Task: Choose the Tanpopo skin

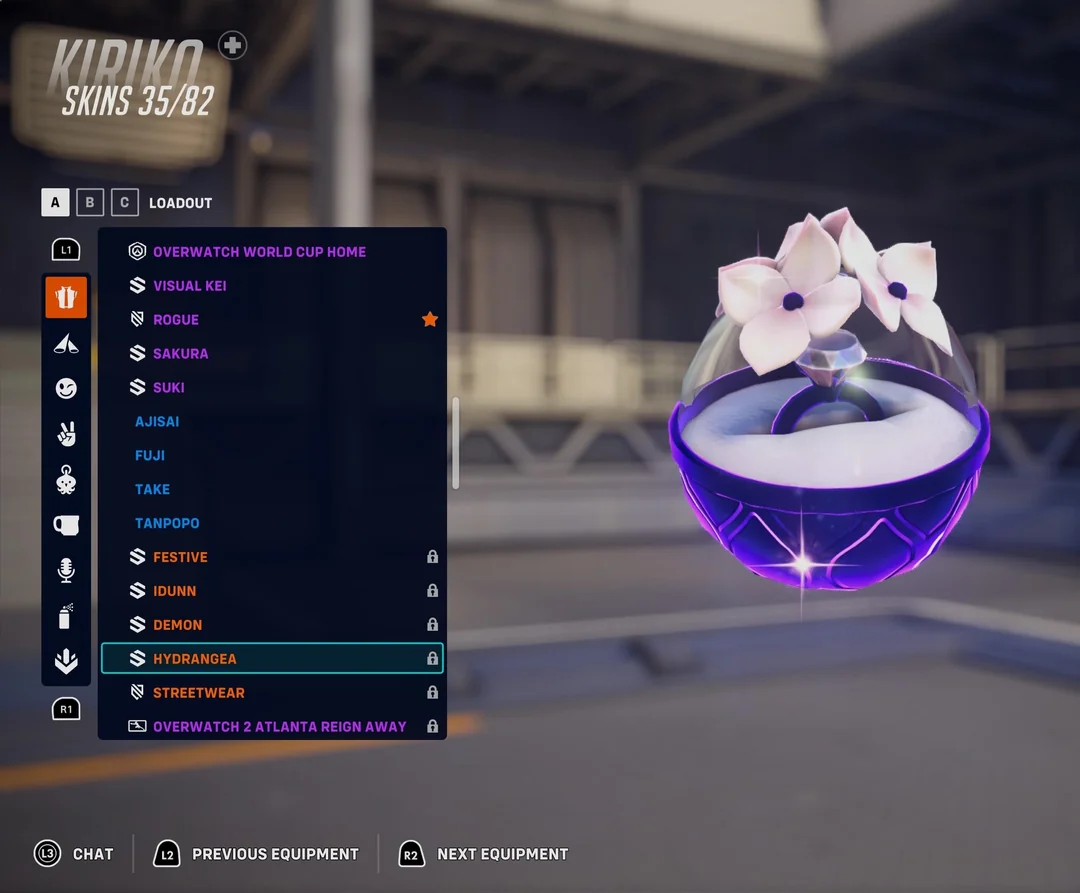Action: point(167,523)
